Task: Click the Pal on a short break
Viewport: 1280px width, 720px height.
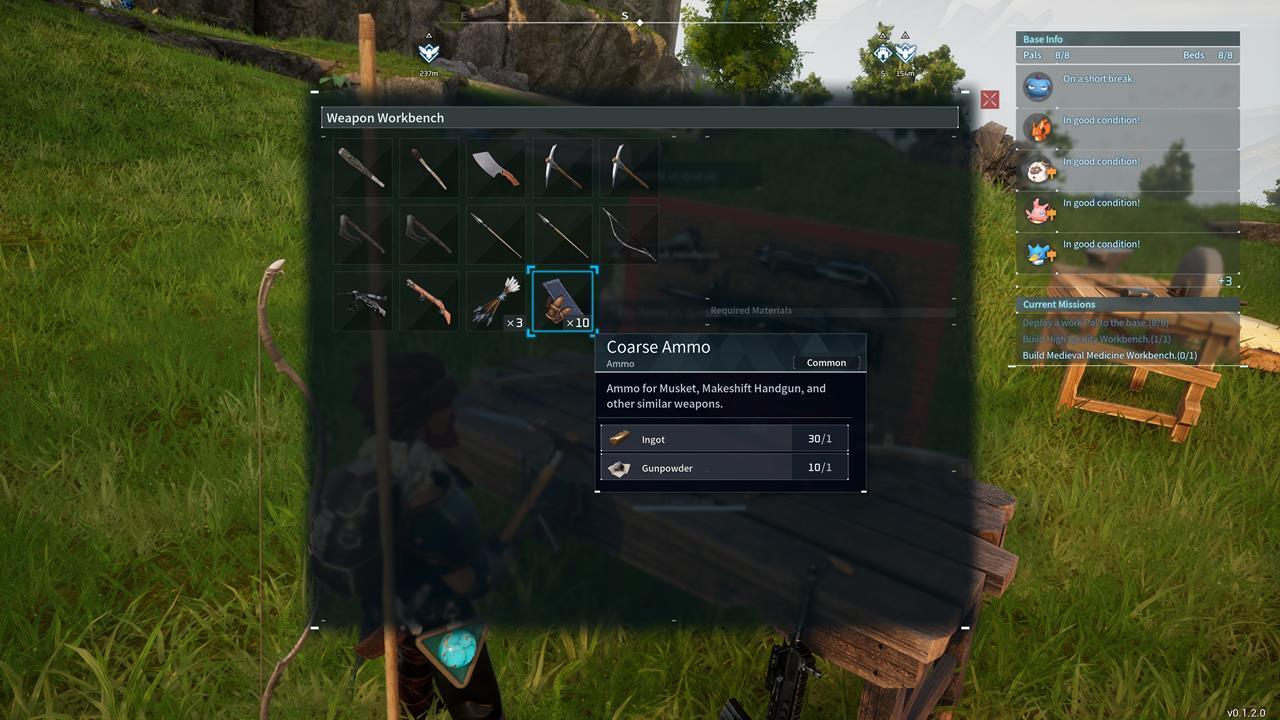Action: point(1037,87)
